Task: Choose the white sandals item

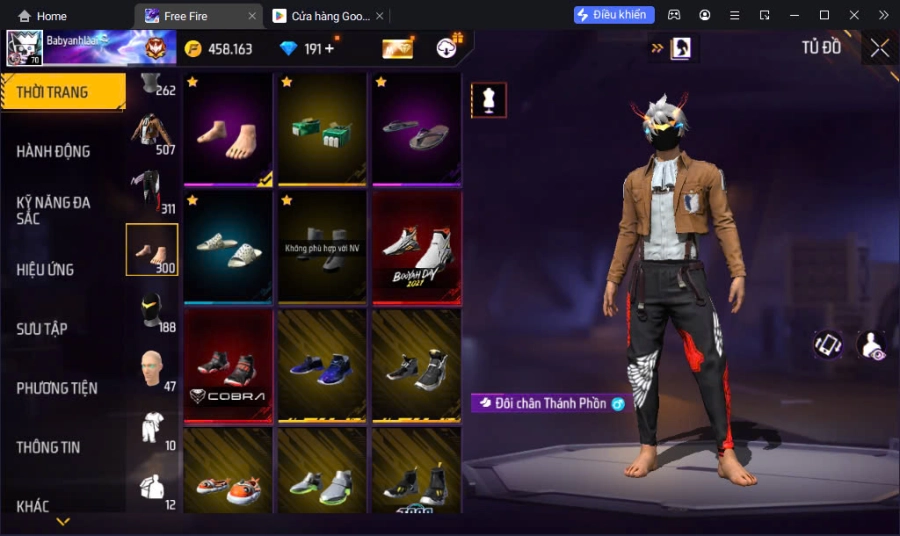Action: pyautogui.click(x=228, y=248)
